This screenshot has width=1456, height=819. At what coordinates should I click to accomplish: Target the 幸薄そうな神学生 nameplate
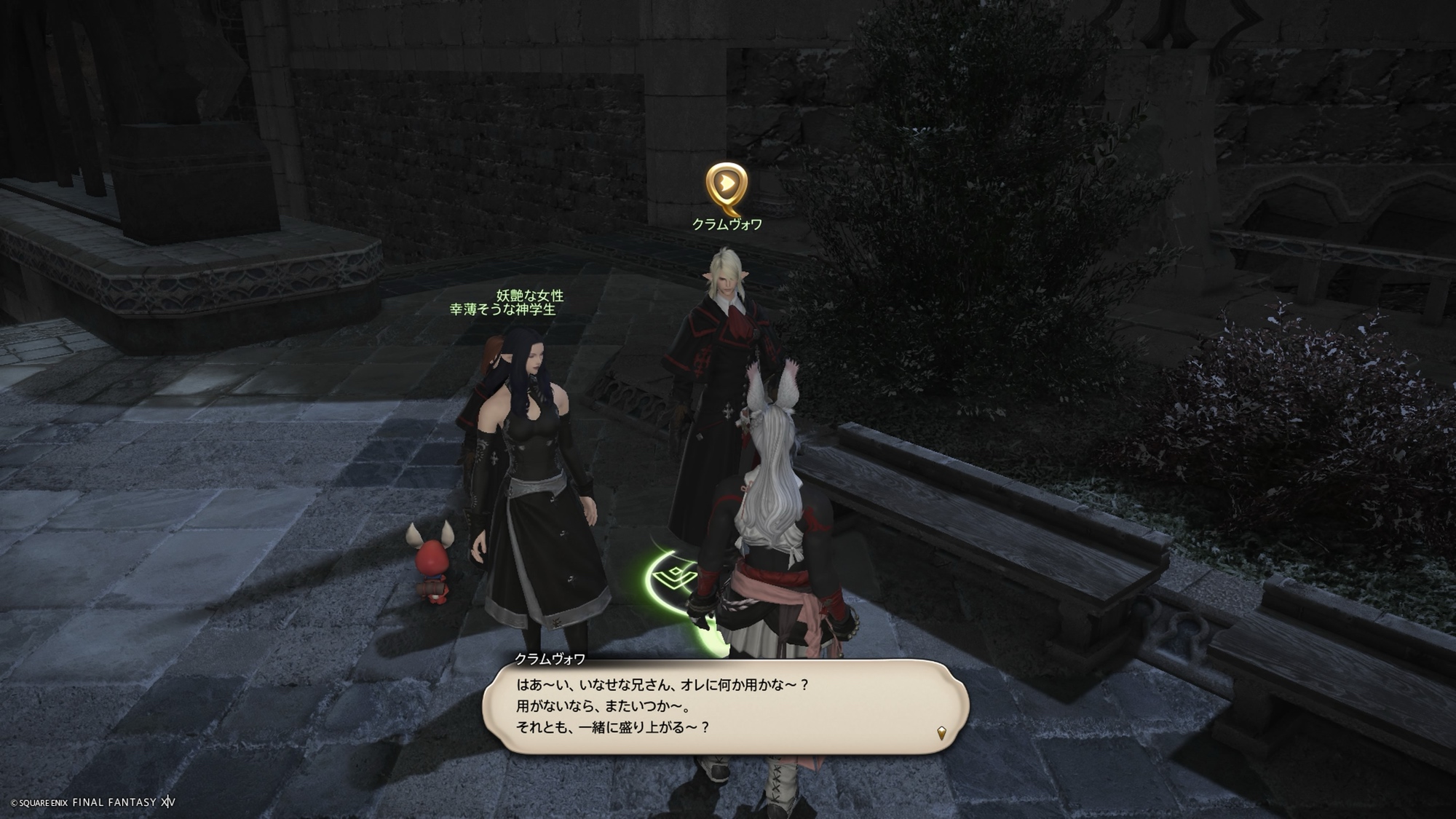502,309
